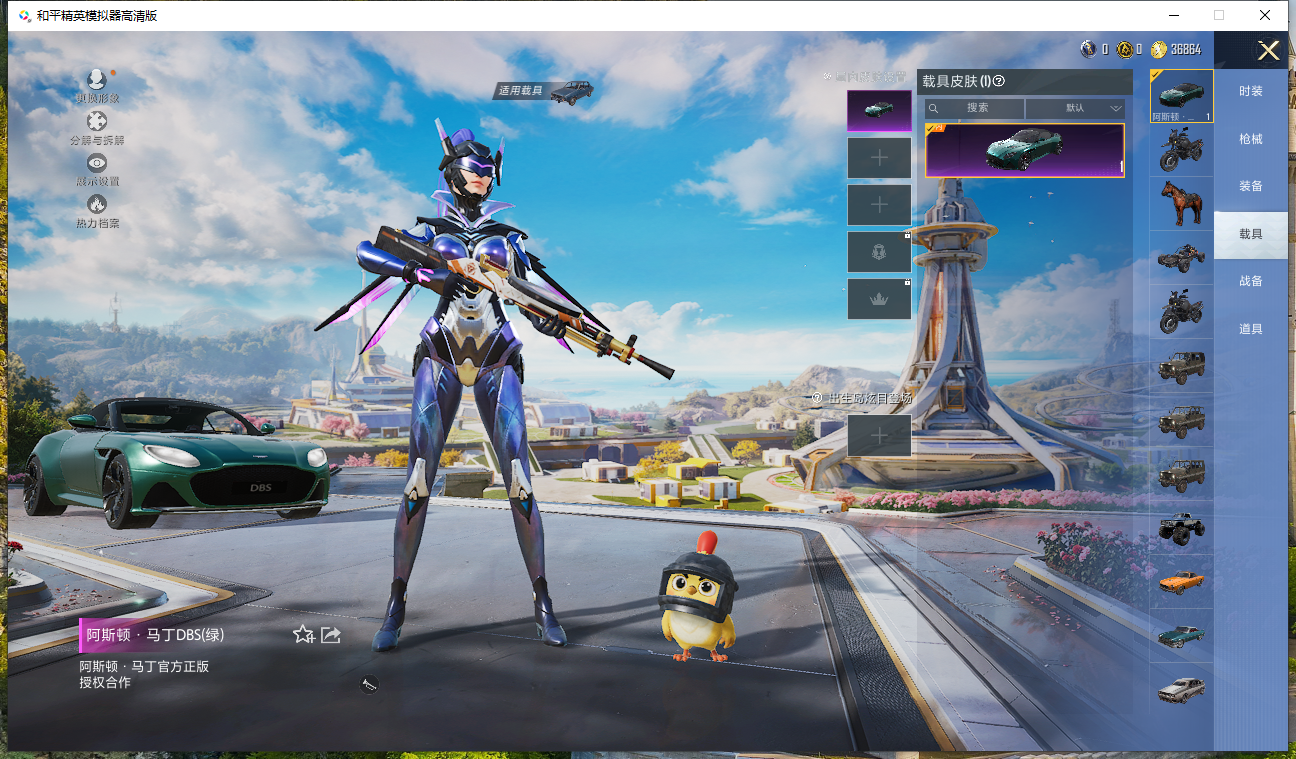This screenshot has width=1296, height=759.
Task: Click the 搜索 search box
Action: [x=975, y=108]
